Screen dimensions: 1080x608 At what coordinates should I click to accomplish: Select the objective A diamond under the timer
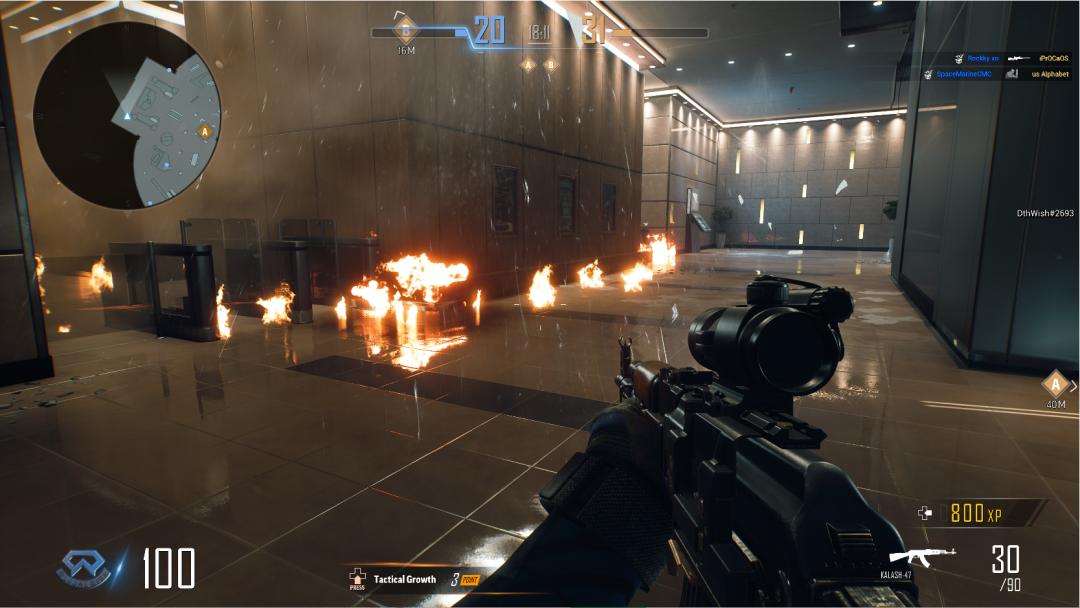[529, 65]
